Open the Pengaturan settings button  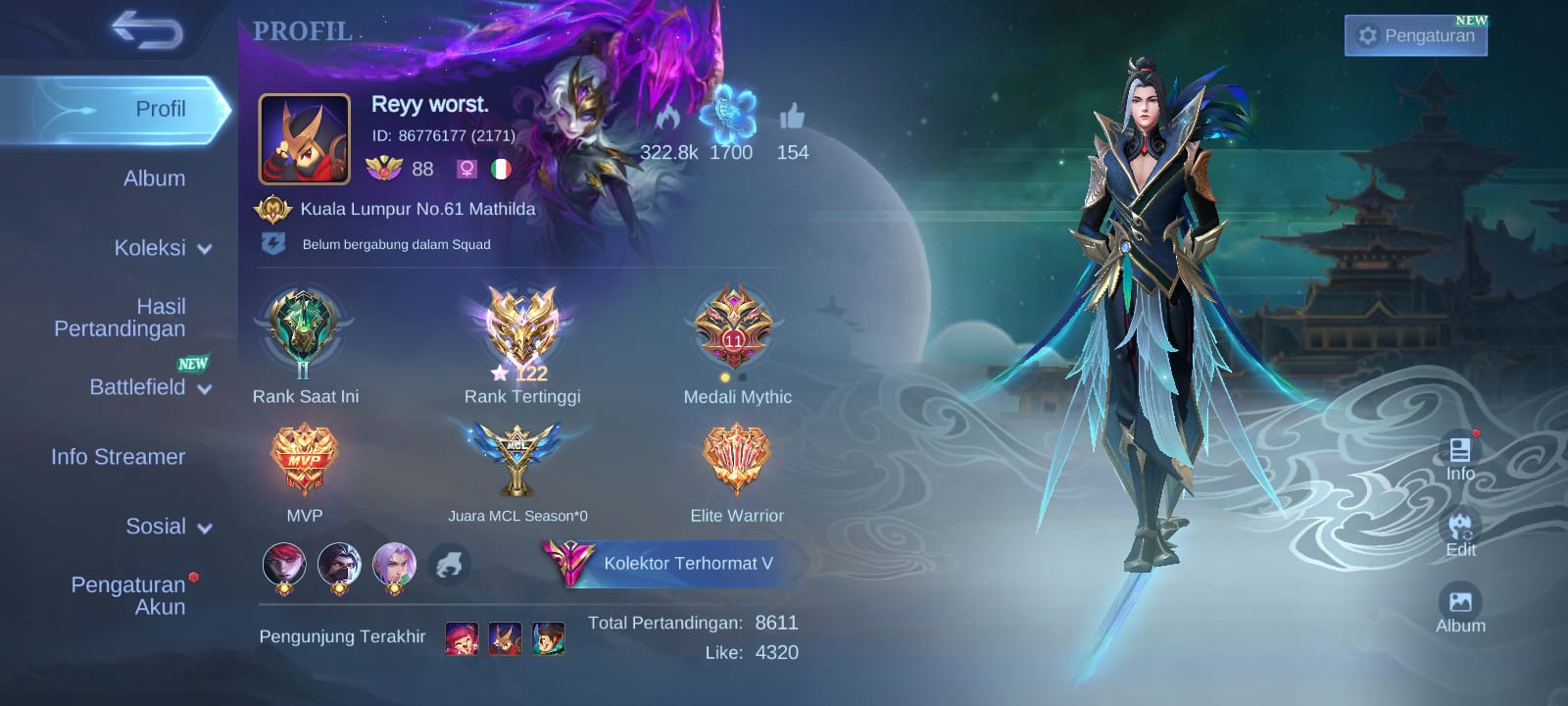1415,36
